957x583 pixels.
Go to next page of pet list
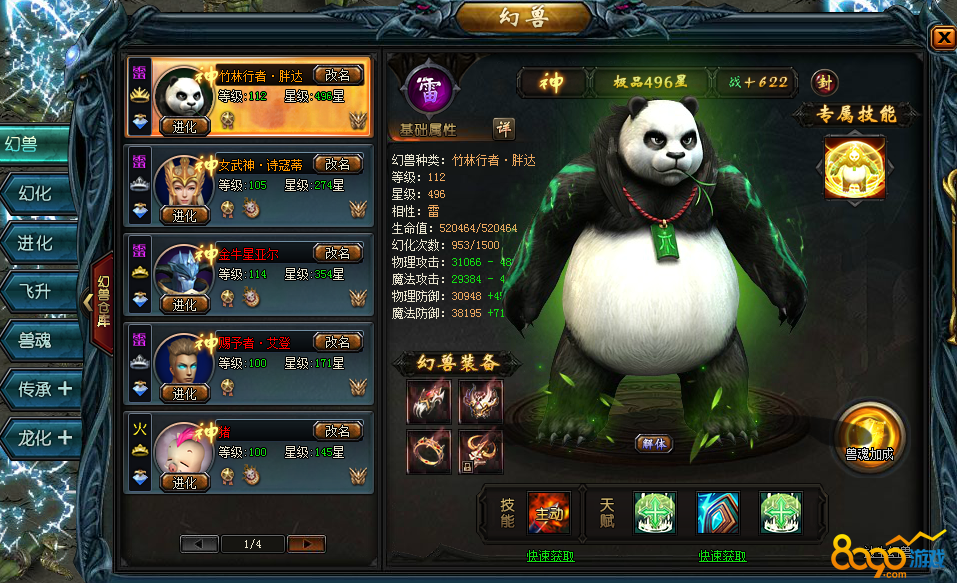point(306,544)
